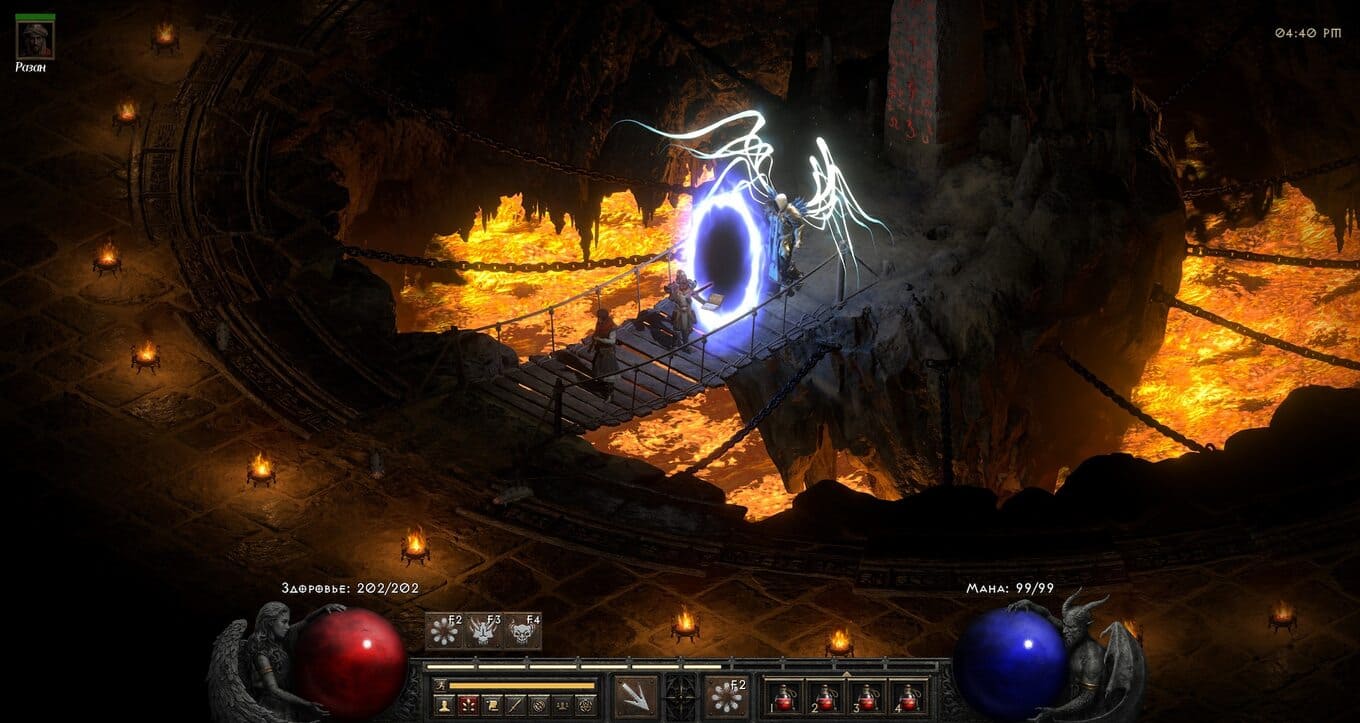1360x723 pixels.
Task: Open the quest log scroll icon
Action: pyautogui.click(x=492, y=705)
